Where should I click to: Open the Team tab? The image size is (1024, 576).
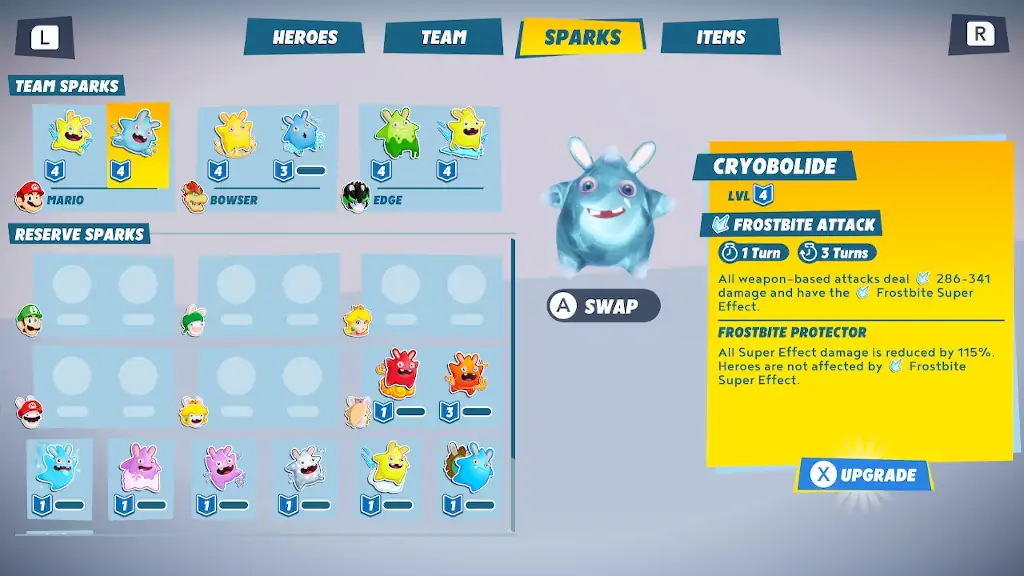click(x=443, y=38)
